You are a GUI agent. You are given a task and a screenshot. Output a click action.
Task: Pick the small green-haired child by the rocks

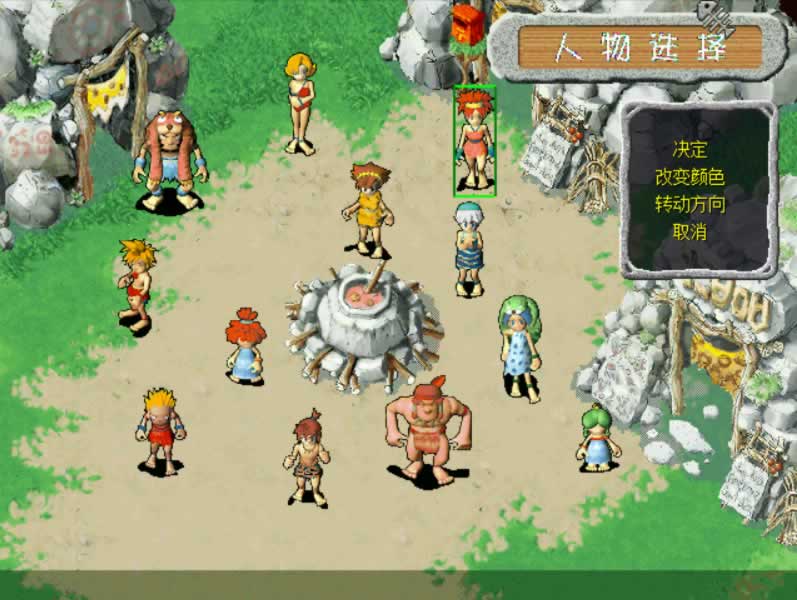point(596,437)
